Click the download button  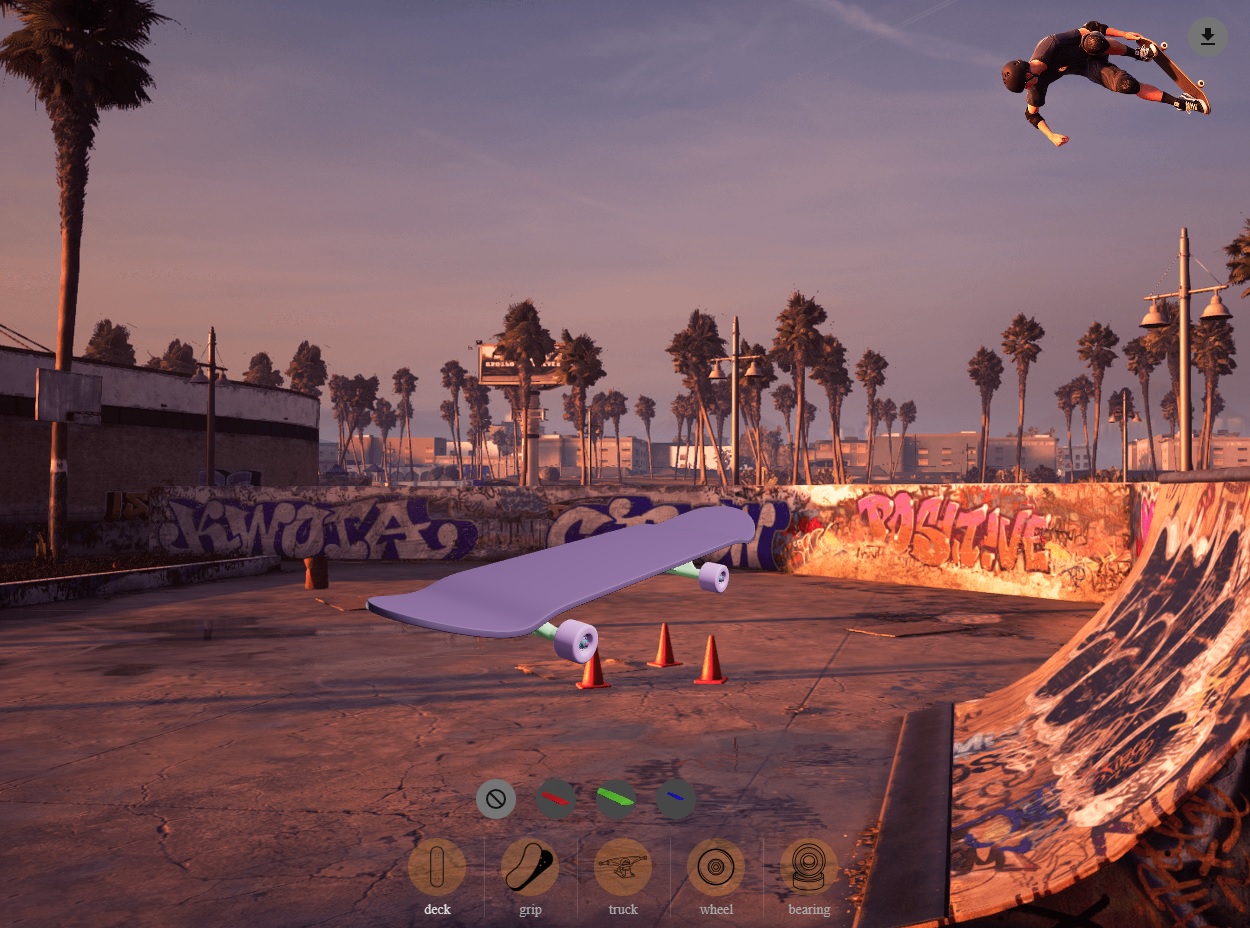tap(1208, 37)
